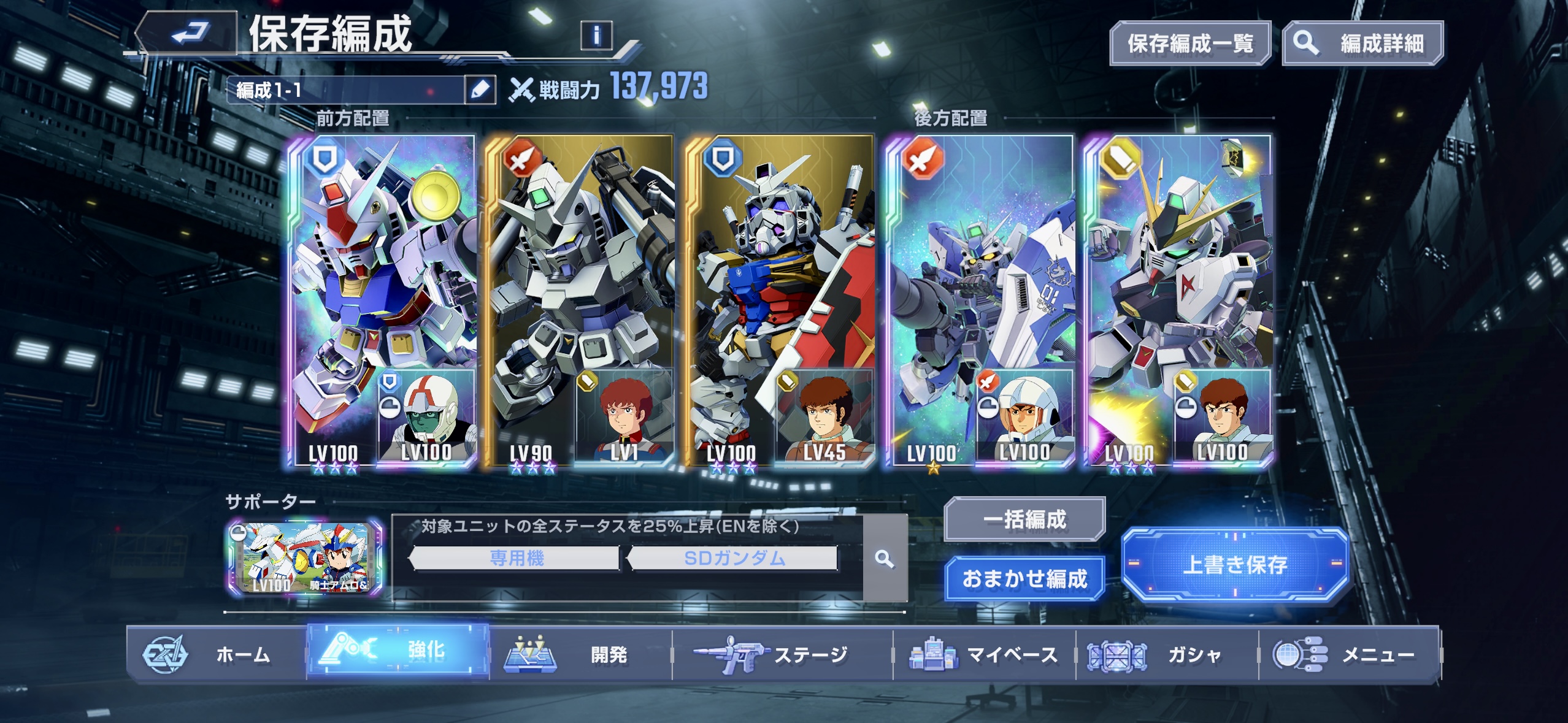View 編成詳細 formation details
Viewport: 1568px width, 723px height.
coord(1362,44)
